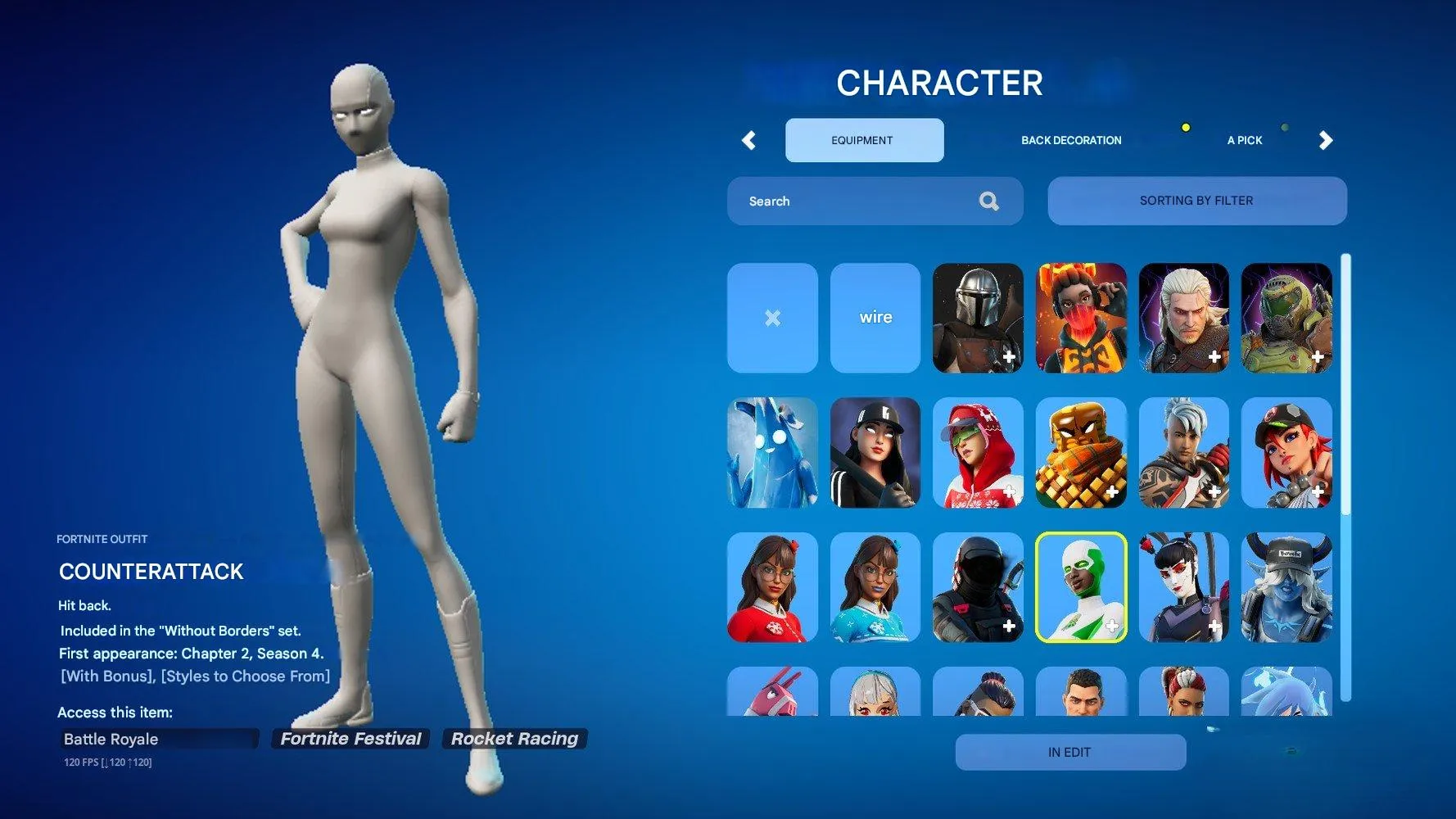
Task: Toggle the yellow status dot indicator
Action: click(1185, 128)
